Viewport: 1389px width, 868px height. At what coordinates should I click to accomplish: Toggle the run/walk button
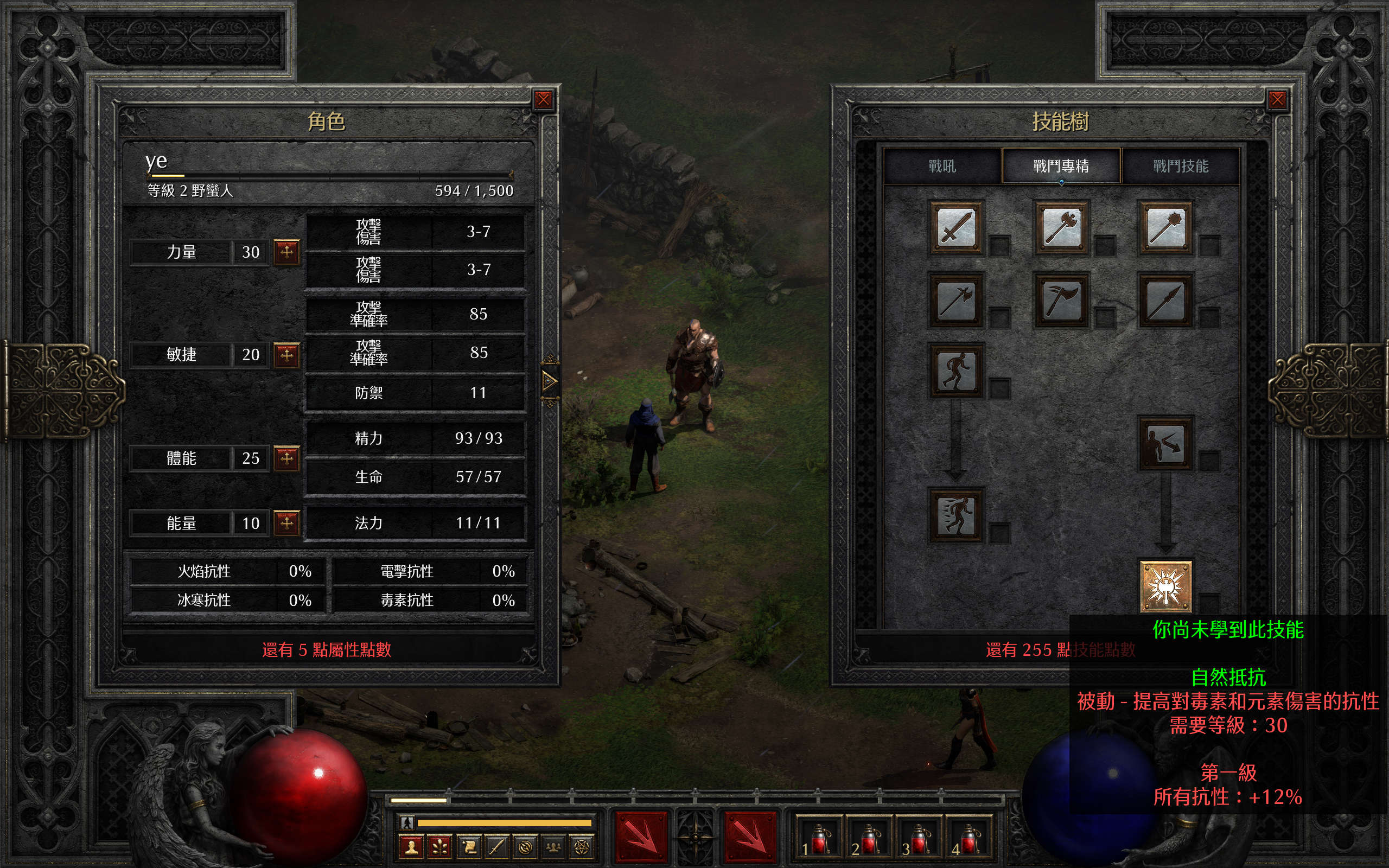[407, 822]
